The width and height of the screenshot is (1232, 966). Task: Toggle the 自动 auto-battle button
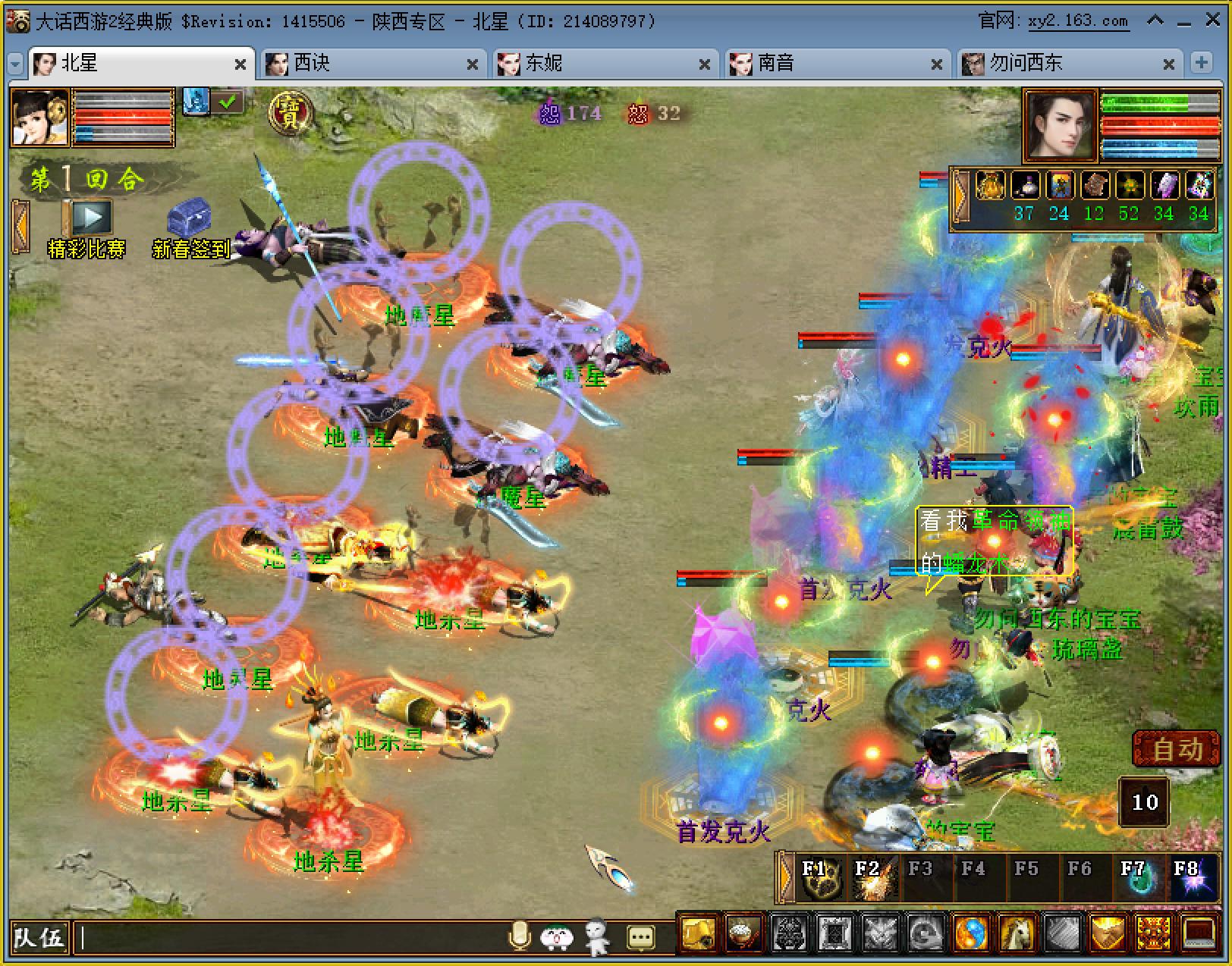pyautogui.click(x=1177, y=749)
